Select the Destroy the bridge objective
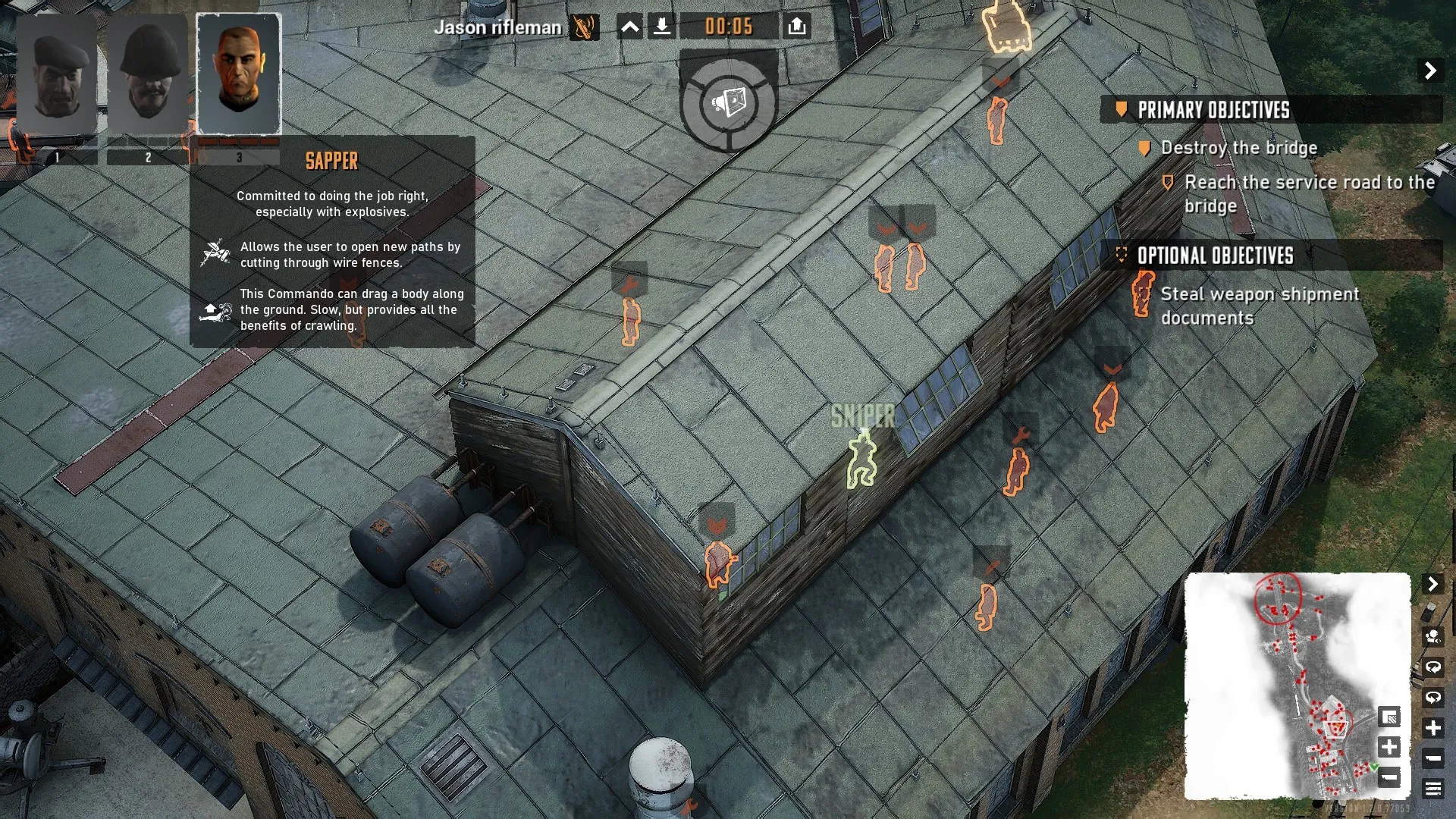 (1238, 148)
